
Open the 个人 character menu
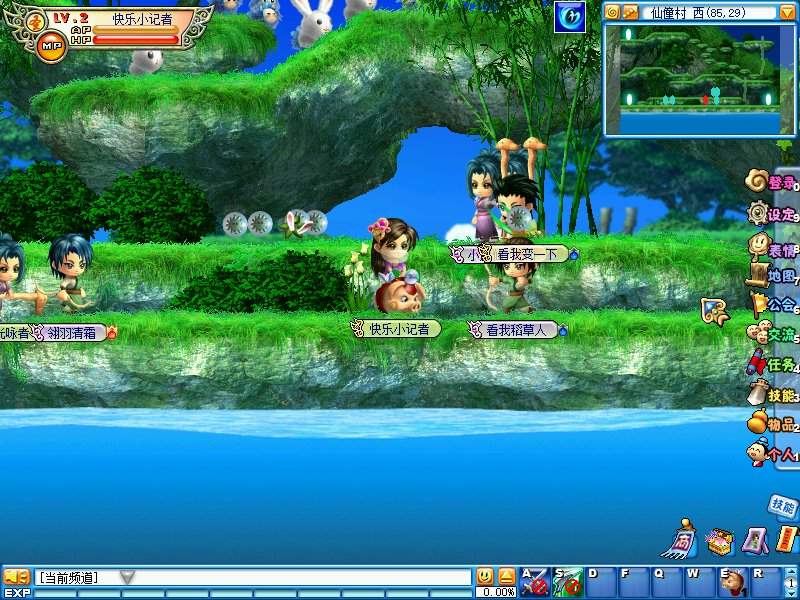(x=774, y=455)
